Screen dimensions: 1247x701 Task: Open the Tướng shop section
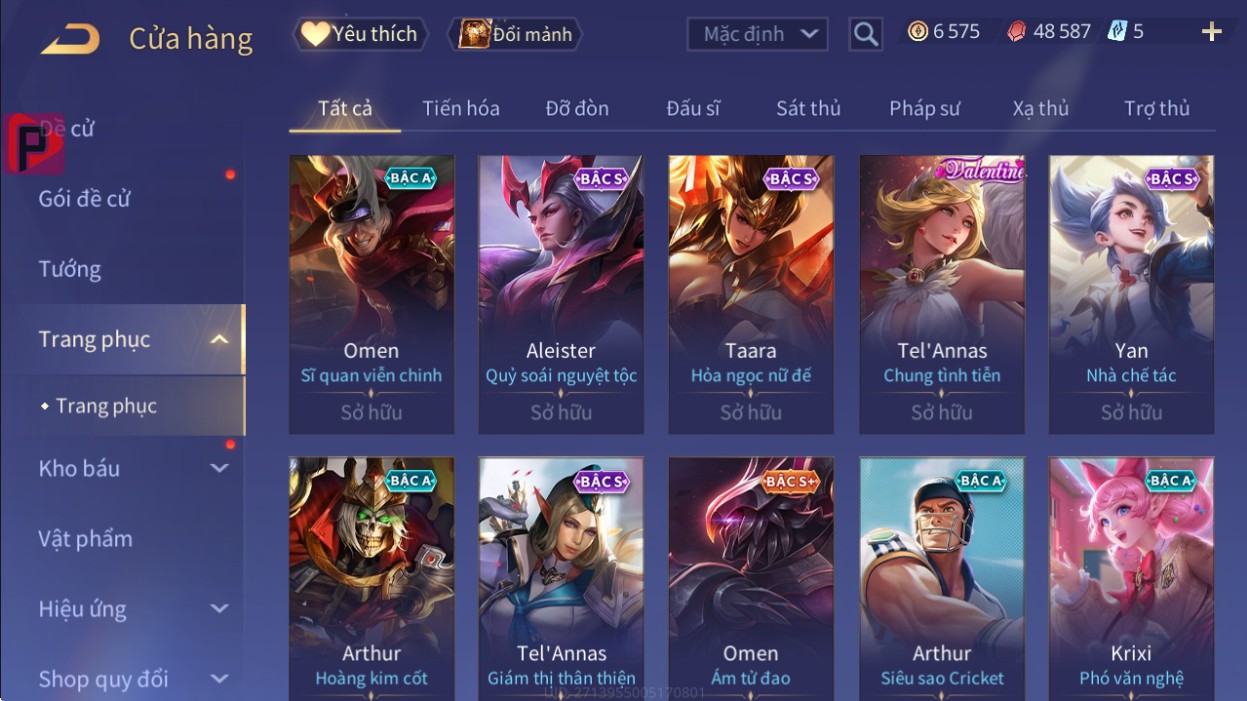tap(70, 269)
